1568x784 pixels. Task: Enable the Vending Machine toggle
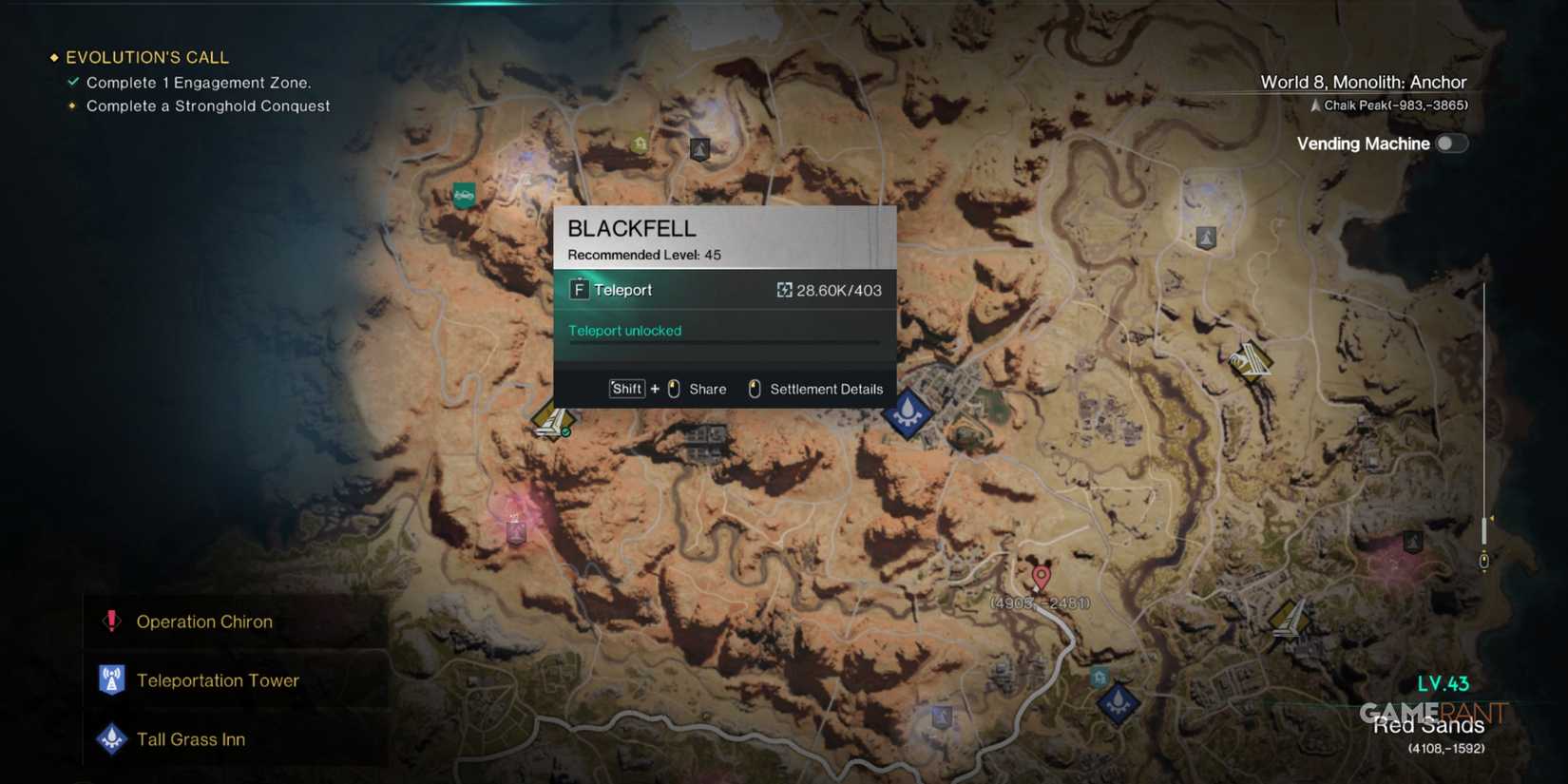tap(1452, 143)
